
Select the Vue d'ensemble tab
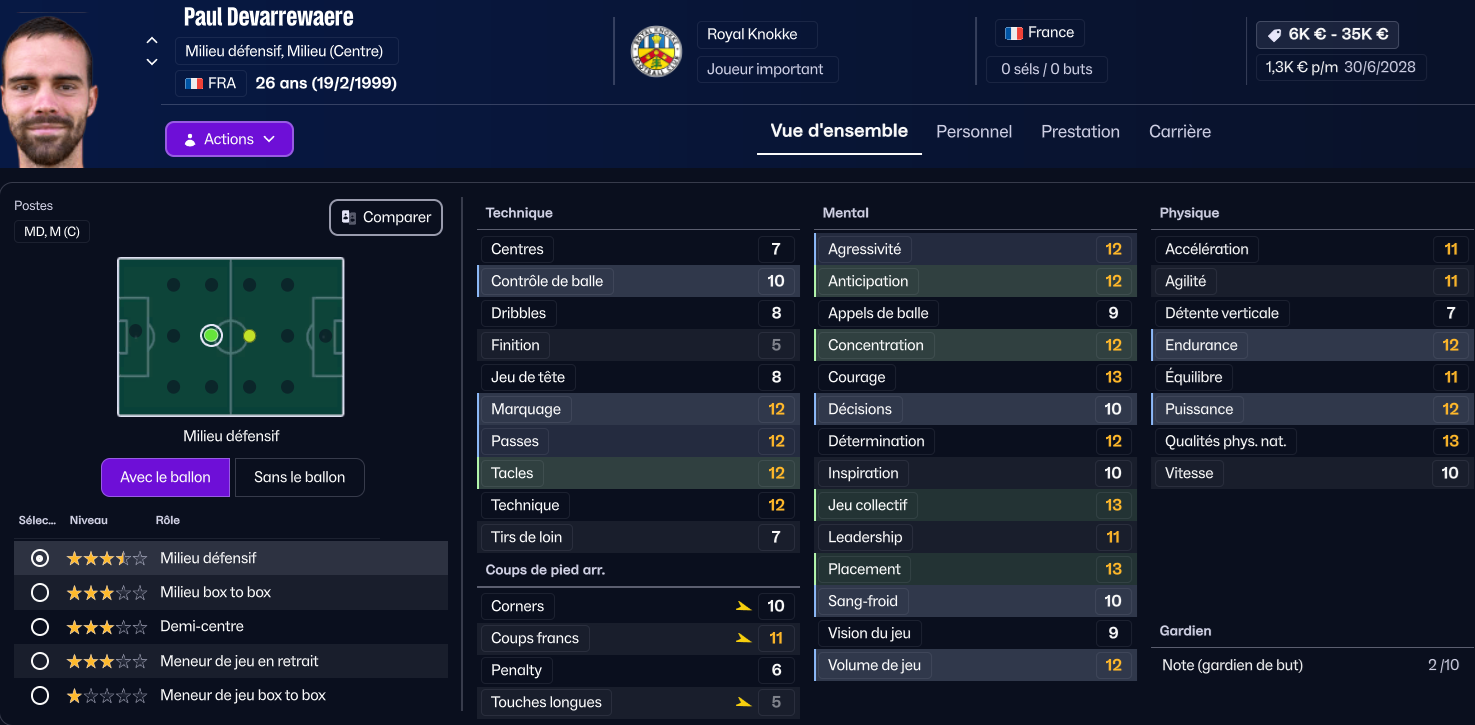[x=839, y=131]
